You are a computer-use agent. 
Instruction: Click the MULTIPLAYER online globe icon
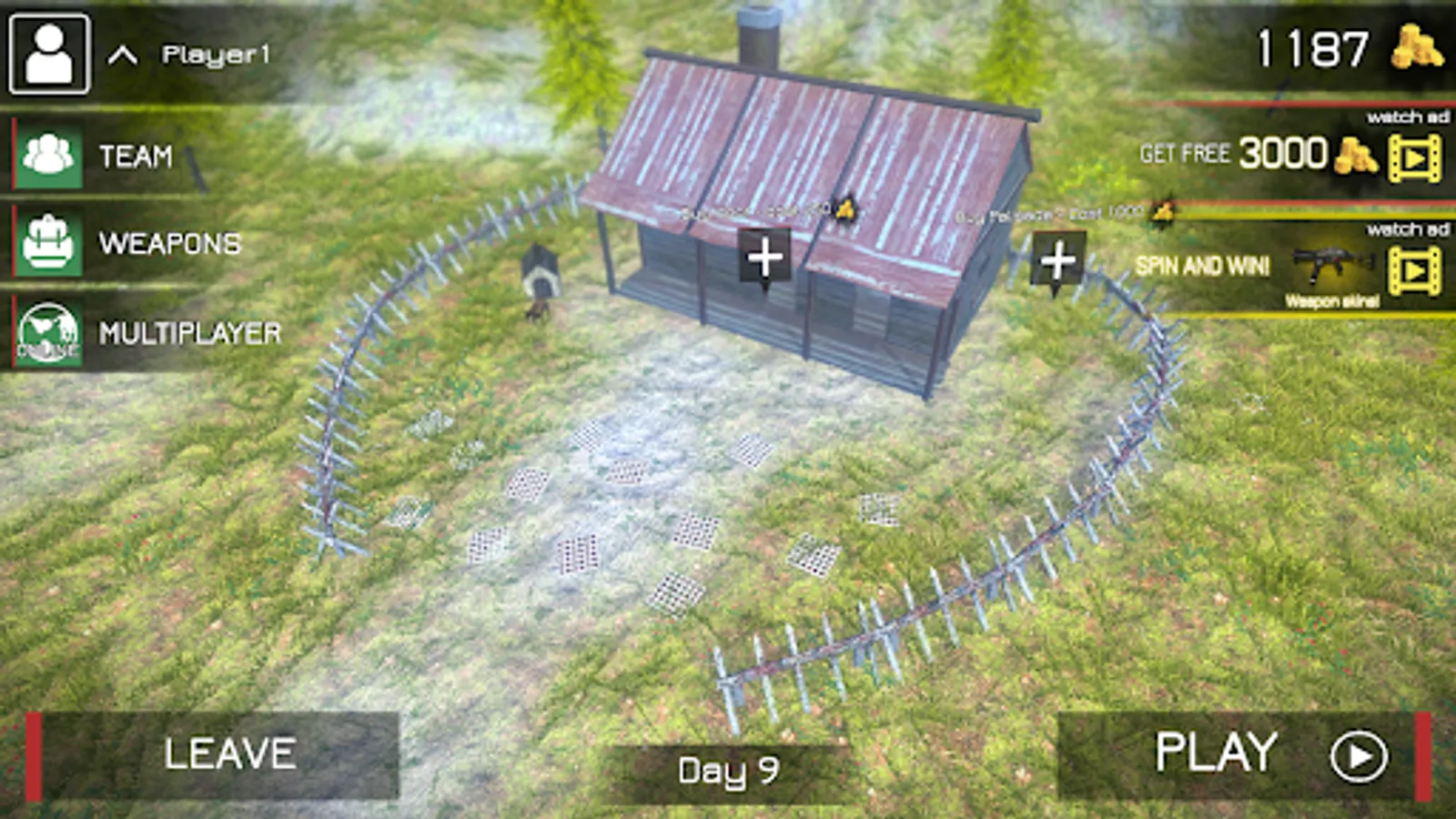49,333
